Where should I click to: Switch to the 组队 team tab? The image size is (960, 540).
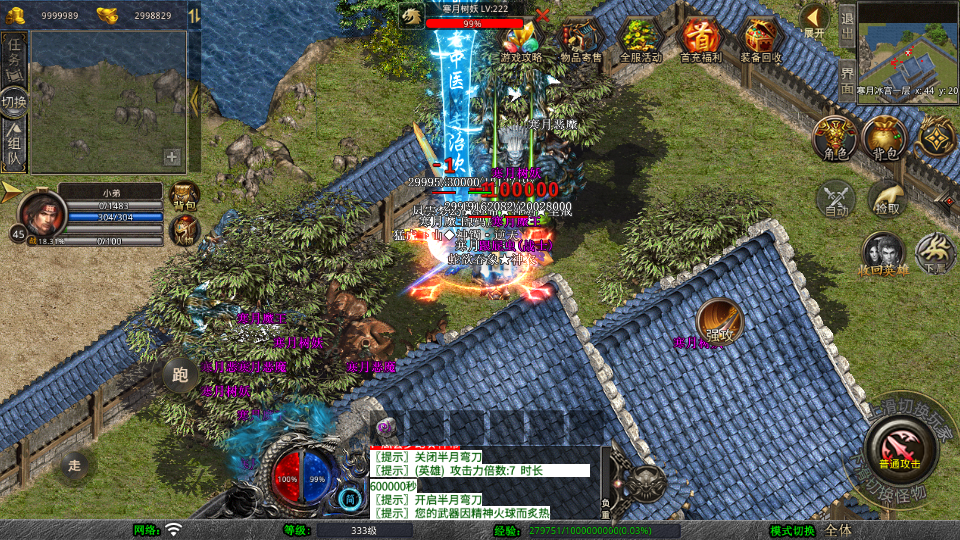[x=14, y=146]
